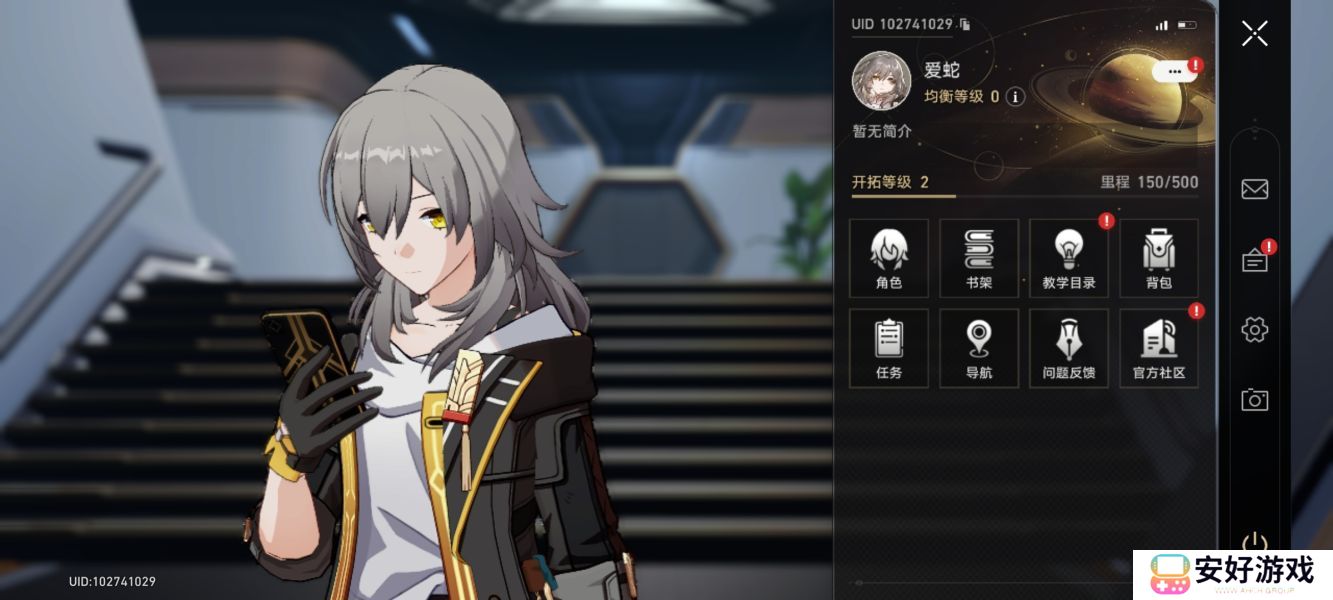Open the 书架 bookshelf
1333x600 pixels.
pyautogui.click(x=978, y=258)
